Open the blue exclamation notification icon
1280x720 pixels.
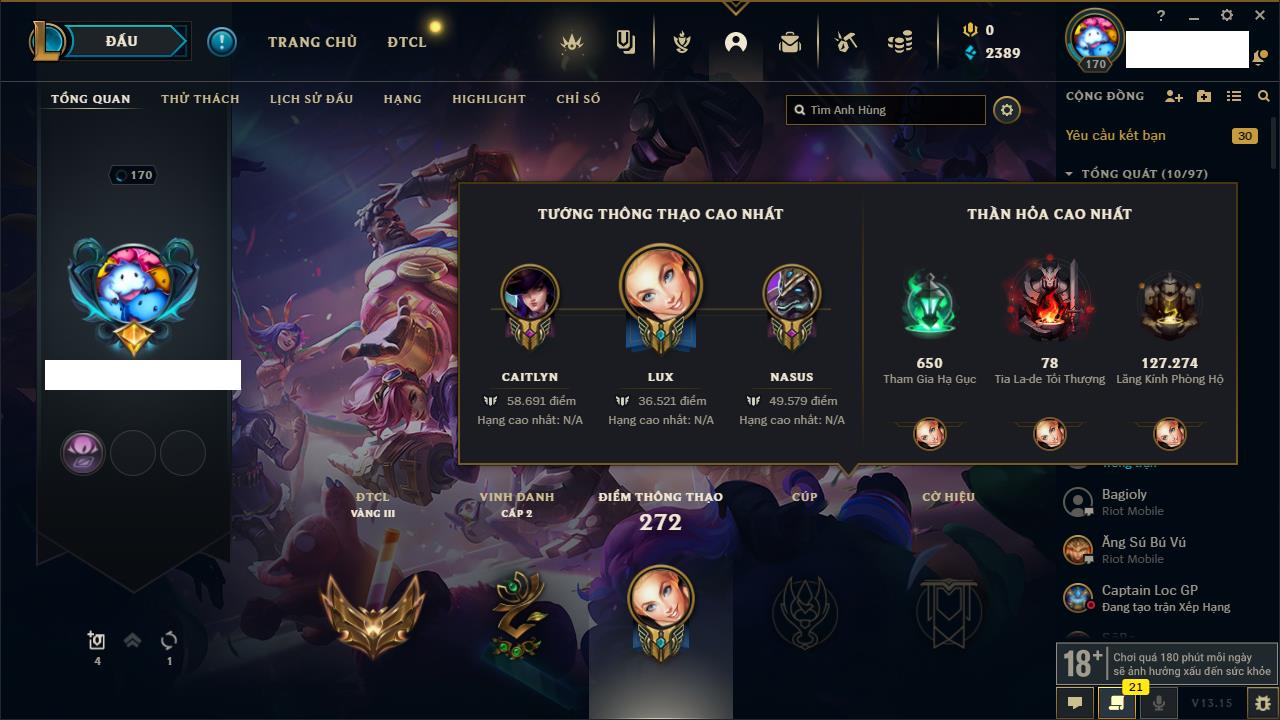pyautogui.click(x=222, y=42)
